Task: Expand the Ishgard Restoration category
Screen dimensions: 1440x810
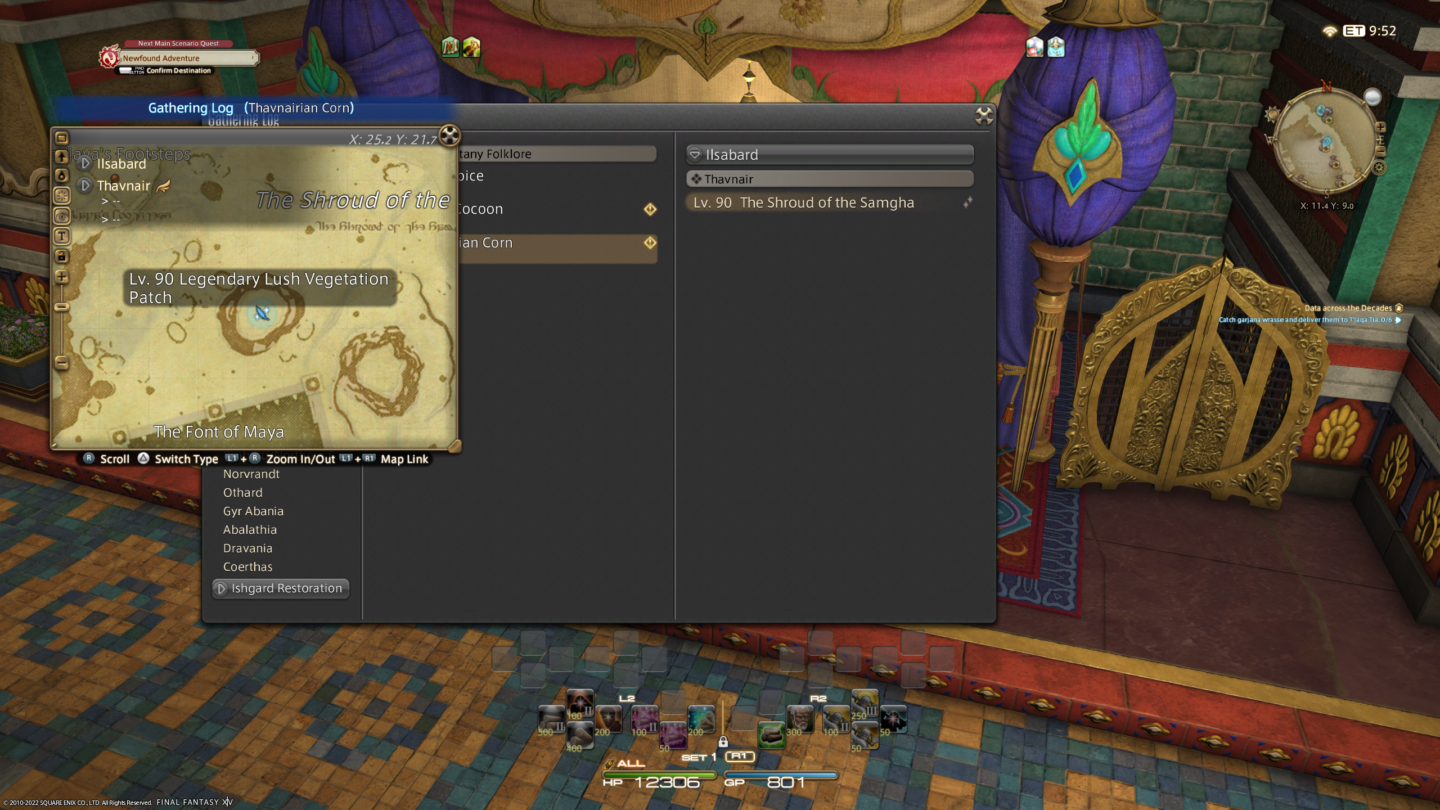Action: coord(280,588)
